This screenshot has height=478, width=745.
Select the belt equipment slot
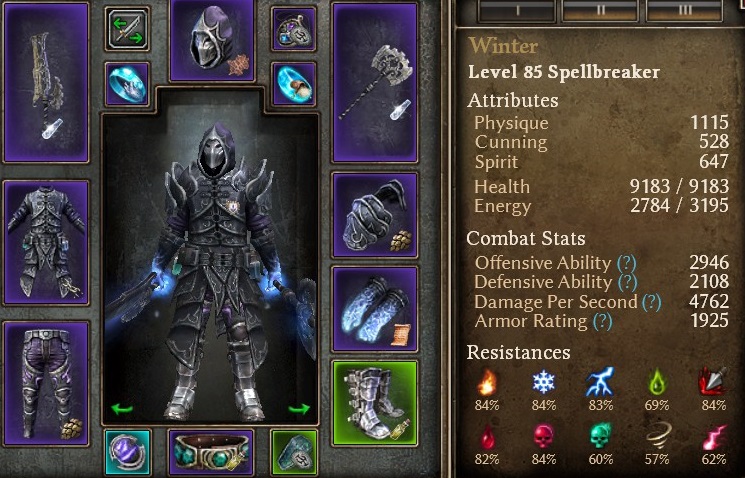point(212,452)
